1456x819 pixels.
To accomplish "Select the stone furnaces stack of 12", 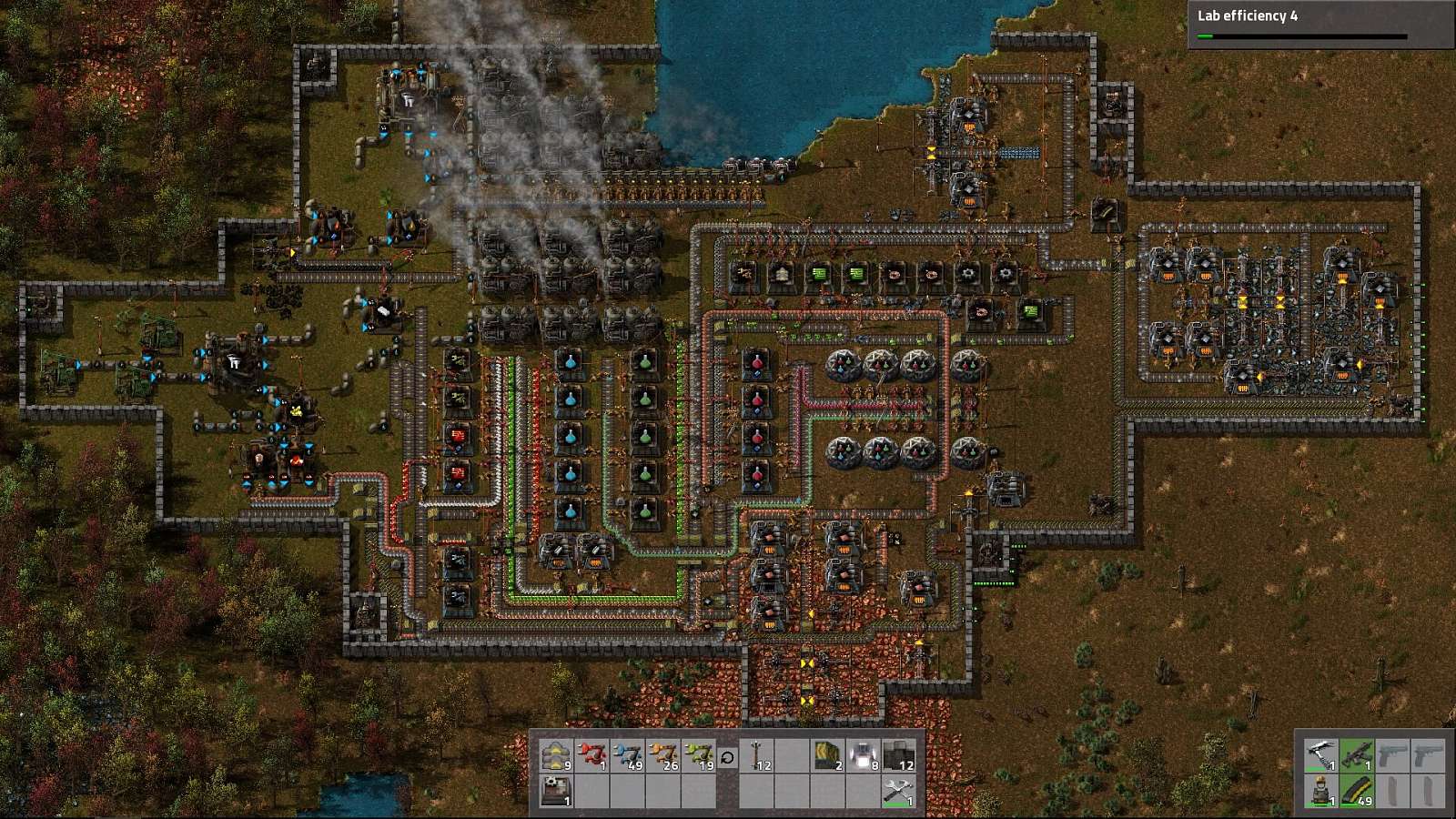I will (x=898, y=753).
